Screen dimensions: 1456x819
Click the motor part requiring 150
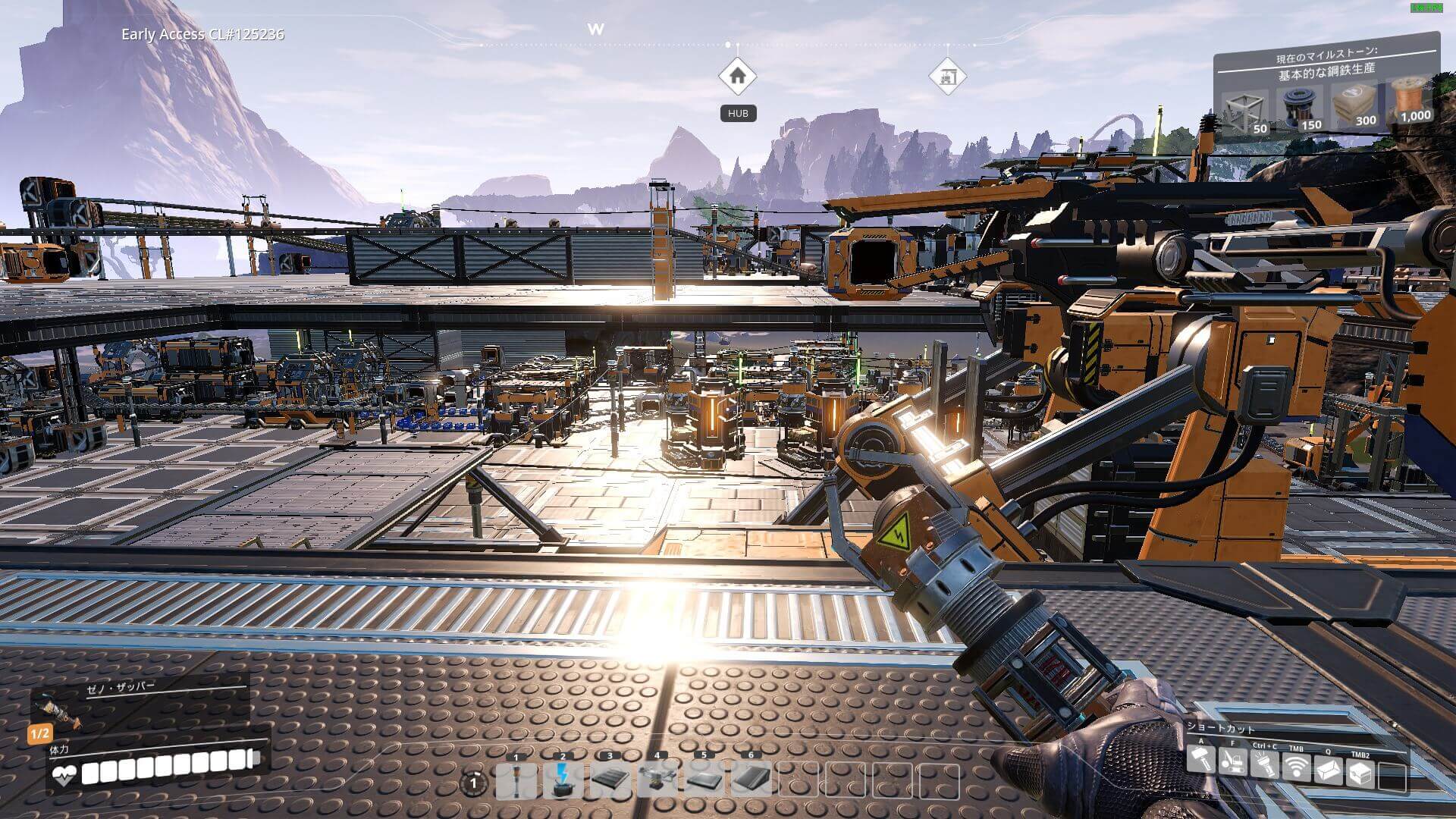coord(1301,108)
